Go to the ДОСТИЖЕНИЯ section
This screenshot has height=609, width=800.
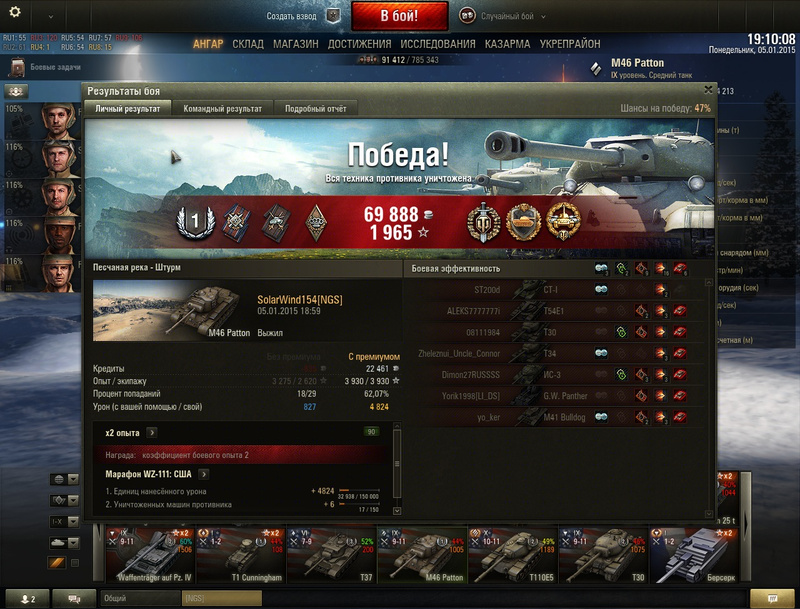click(359, 45)
